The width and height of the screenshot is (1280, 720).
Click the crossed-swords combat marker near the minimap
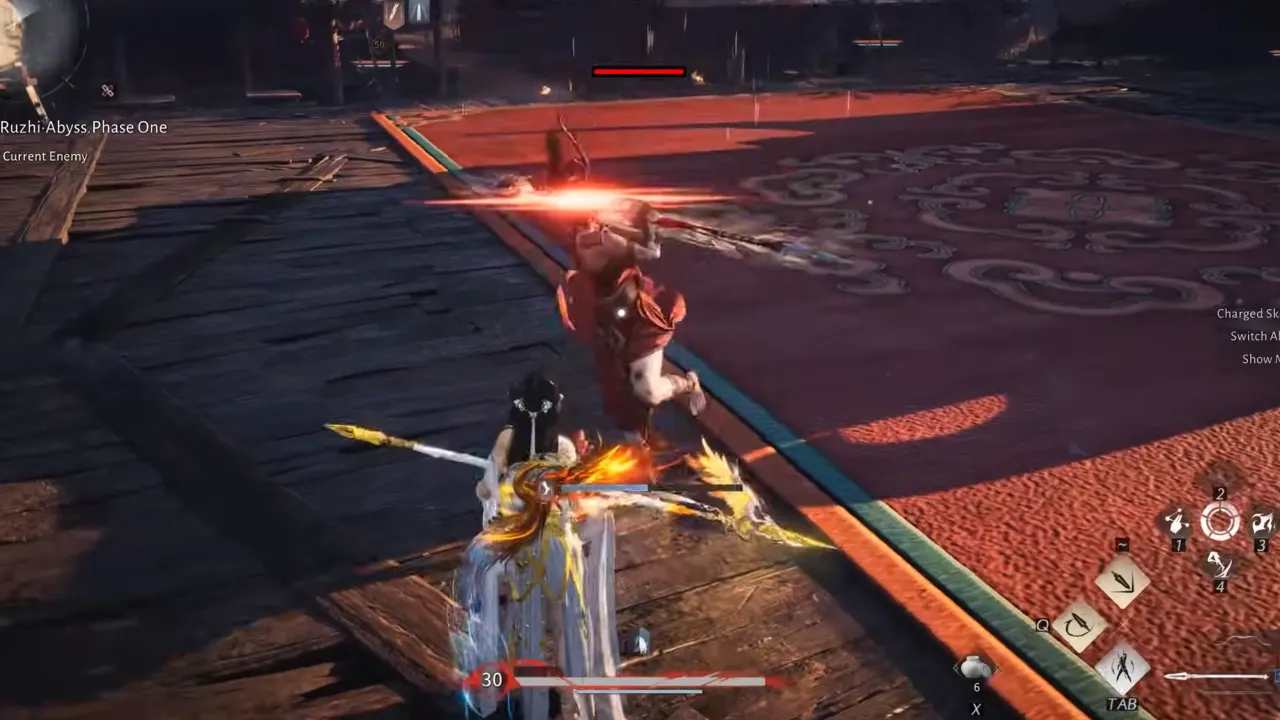107,91
